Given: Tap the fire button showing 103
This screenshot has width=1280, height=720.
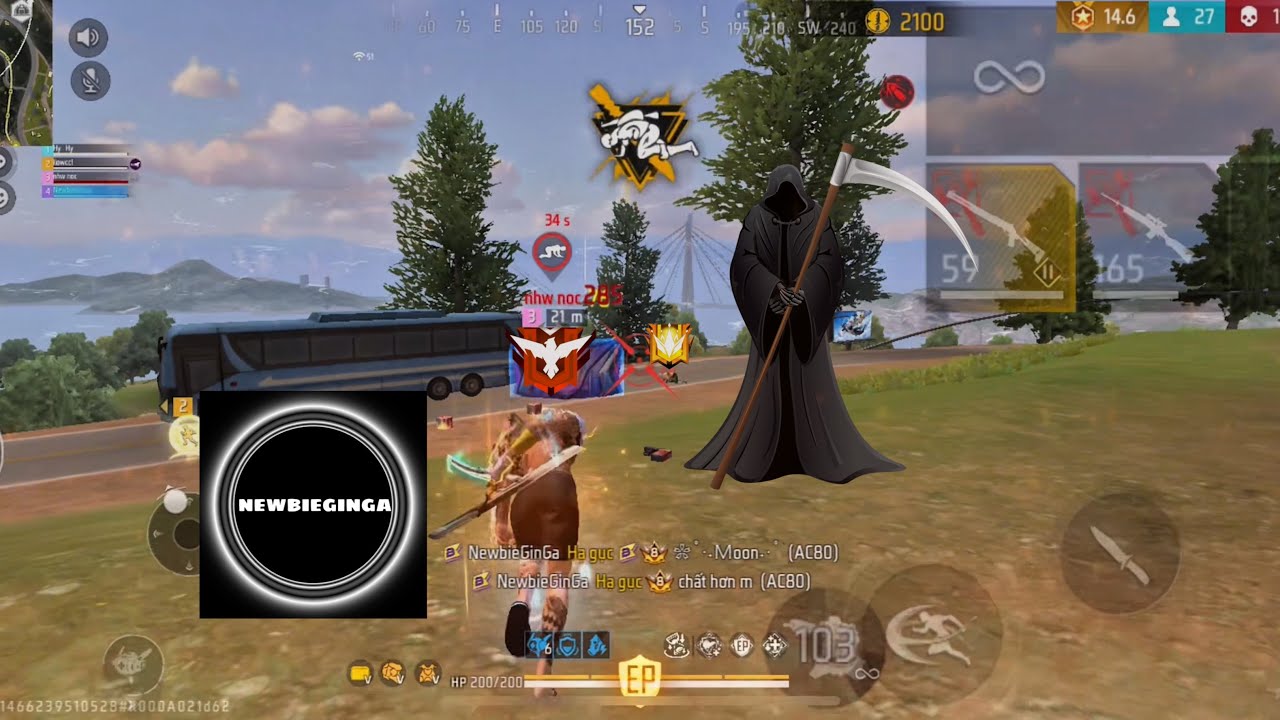Looking at the screenshot, I should pyautogui.click(x=823, y=646).
